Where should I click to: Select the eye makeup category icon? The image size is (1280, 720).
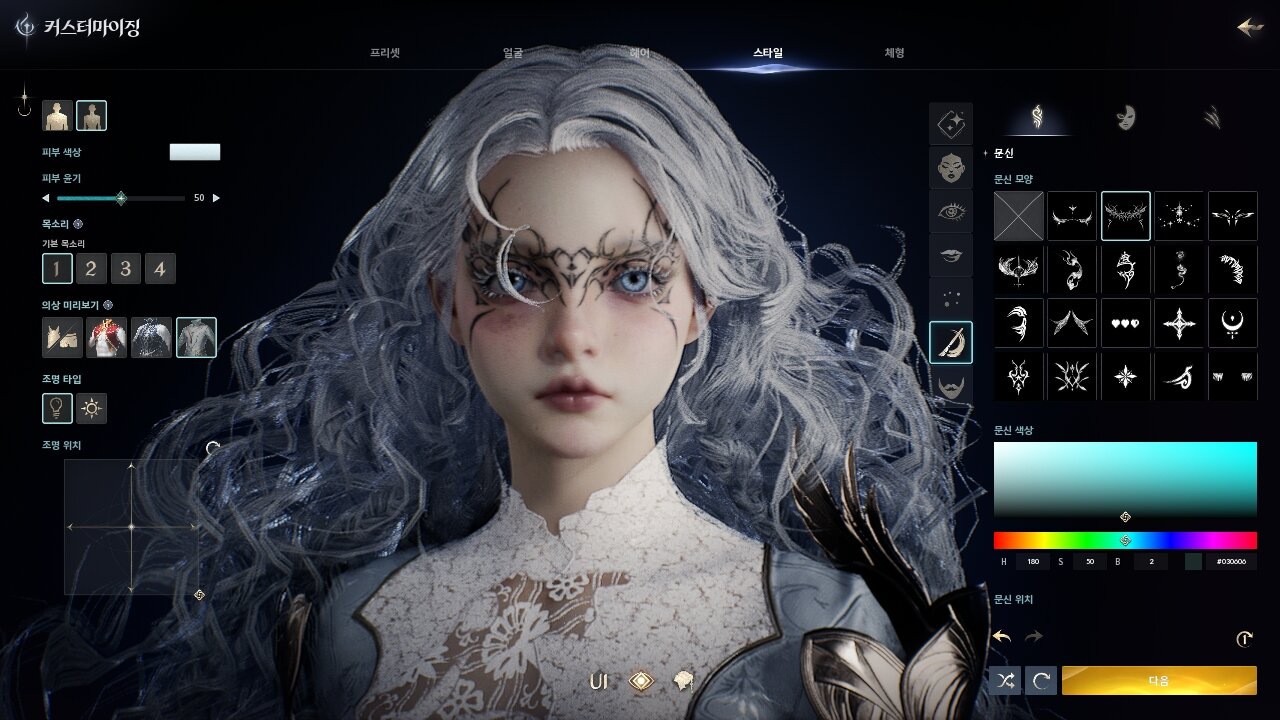tap(950, 211)
